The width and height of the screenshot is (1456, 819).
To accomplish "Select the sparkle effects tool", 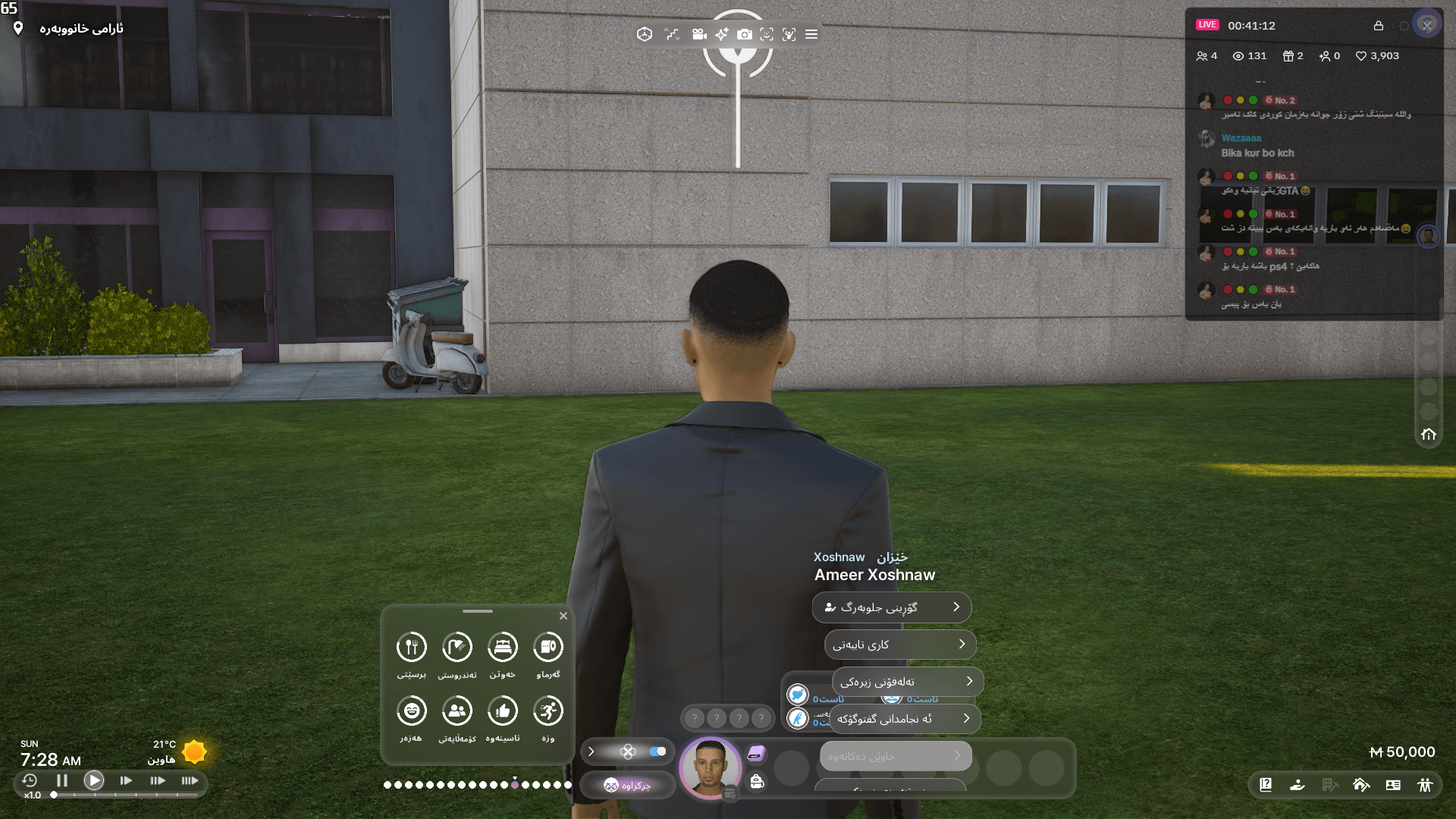I will [722, 34].
